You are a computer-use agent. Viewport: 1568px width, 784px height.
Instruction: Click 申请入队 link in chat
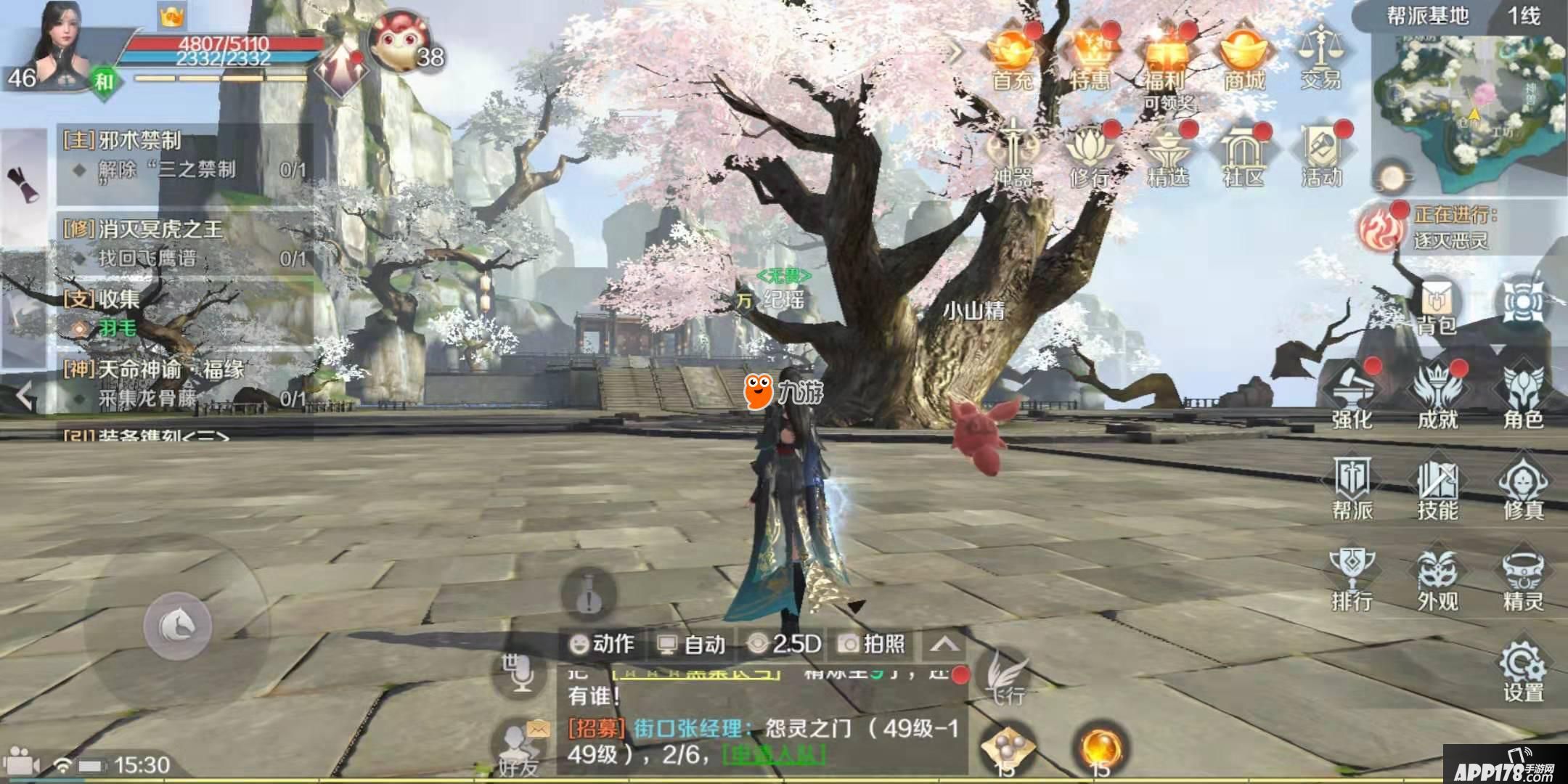click(774, 756)
